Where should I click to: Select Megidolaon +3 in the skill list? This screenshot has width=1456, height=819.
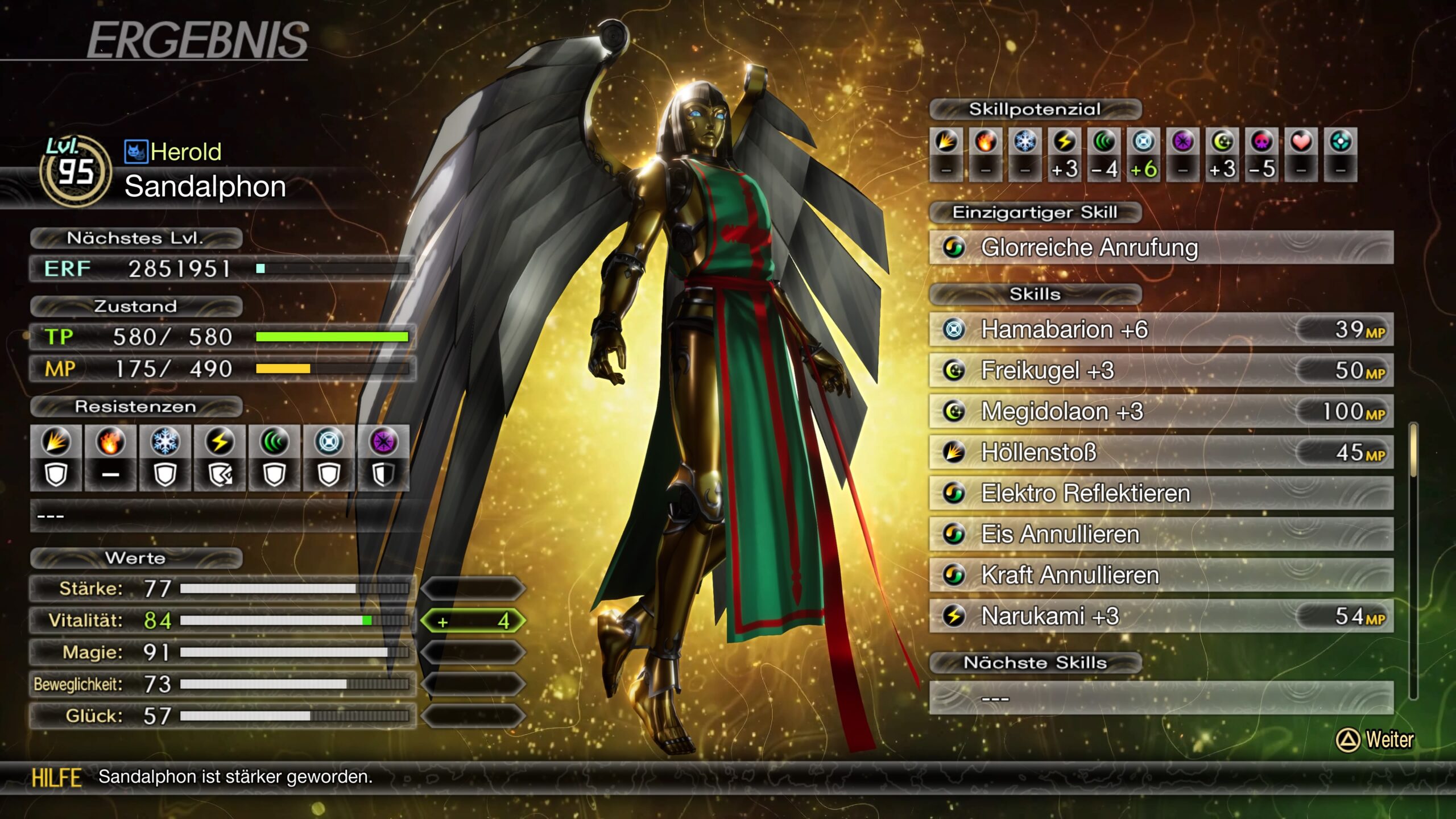click(1160, 411)
